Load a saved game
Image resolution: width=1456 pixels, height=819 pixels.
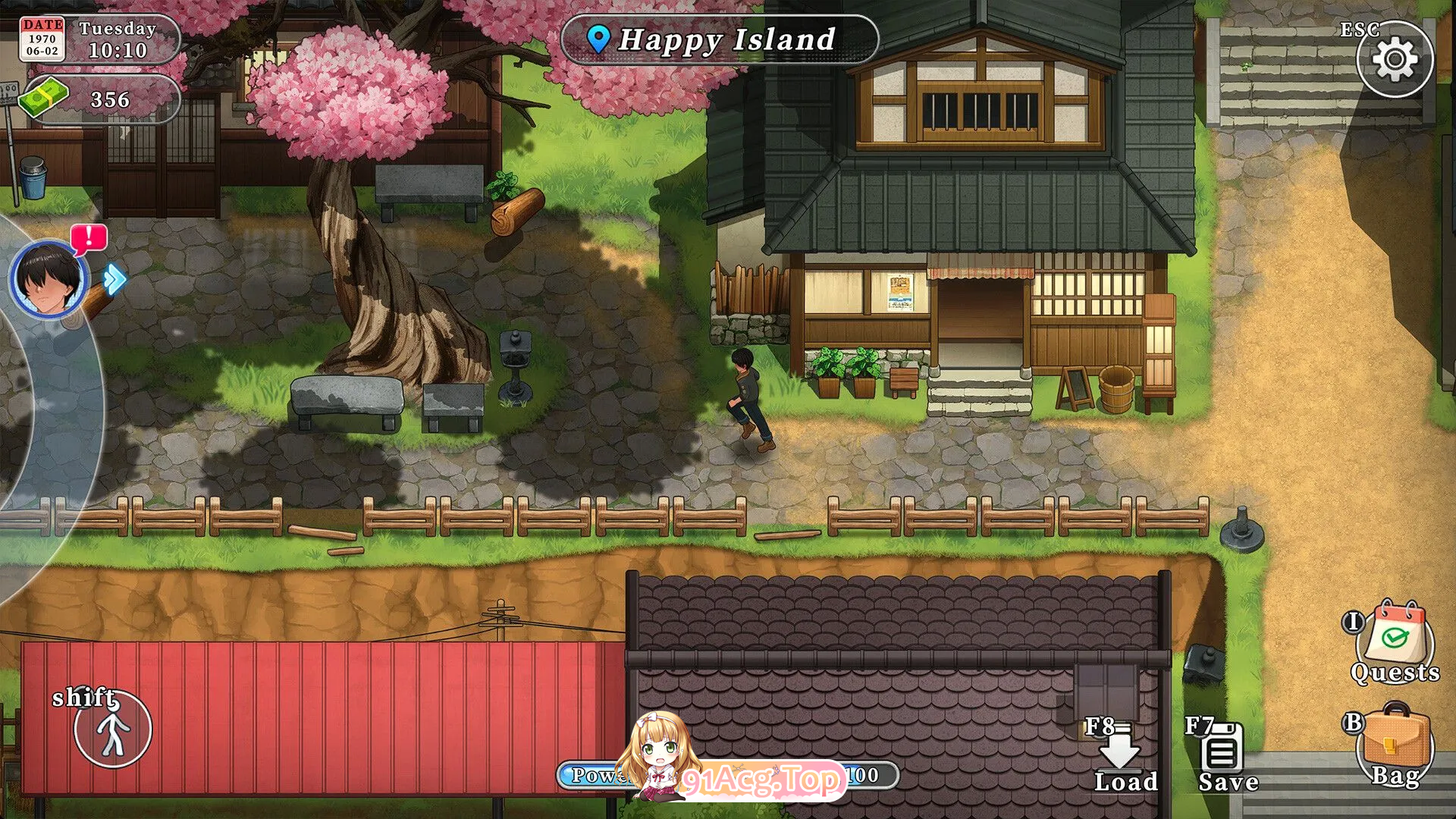(1121, 755)
